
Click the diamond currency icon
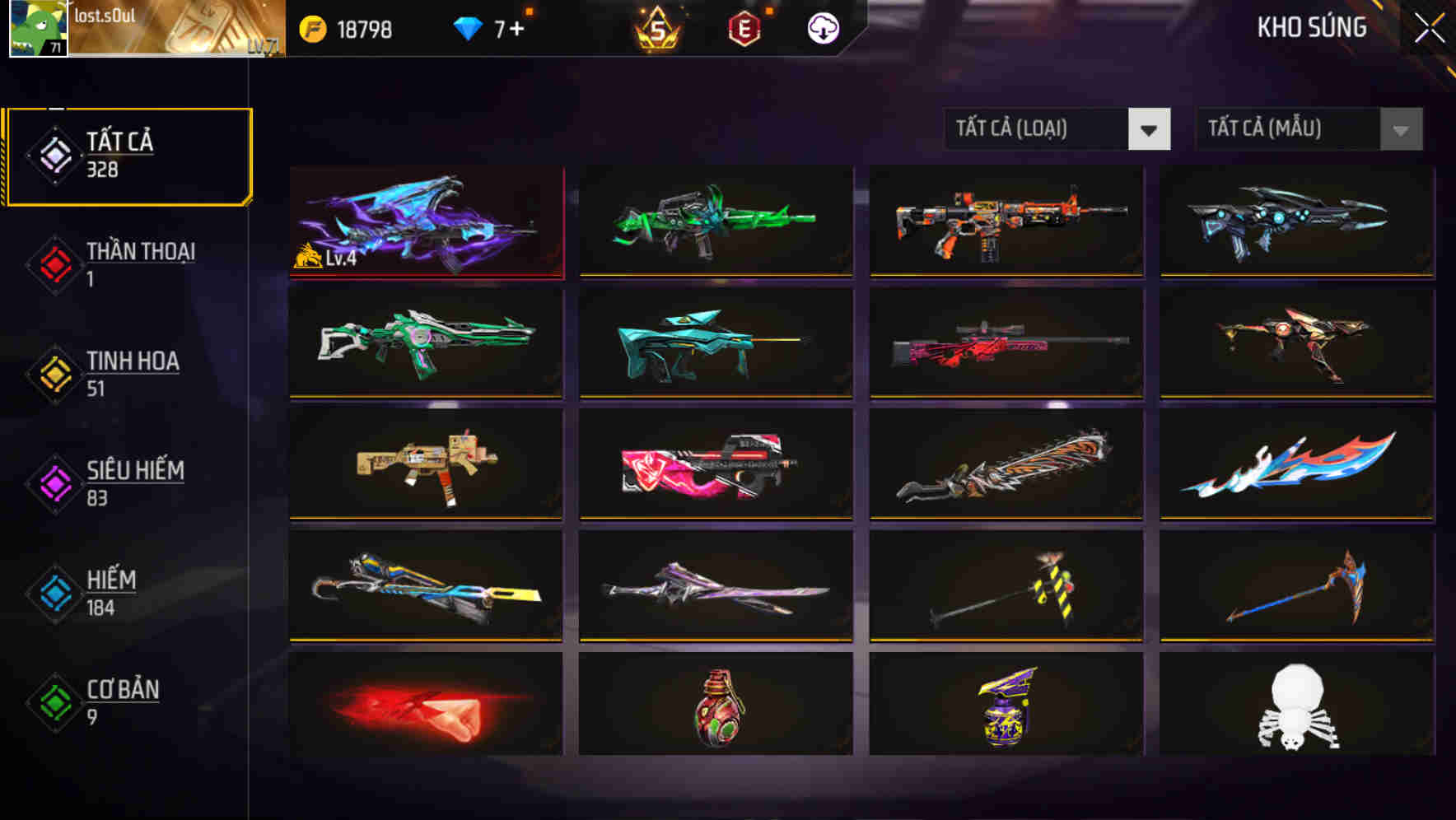coord(468,26)
